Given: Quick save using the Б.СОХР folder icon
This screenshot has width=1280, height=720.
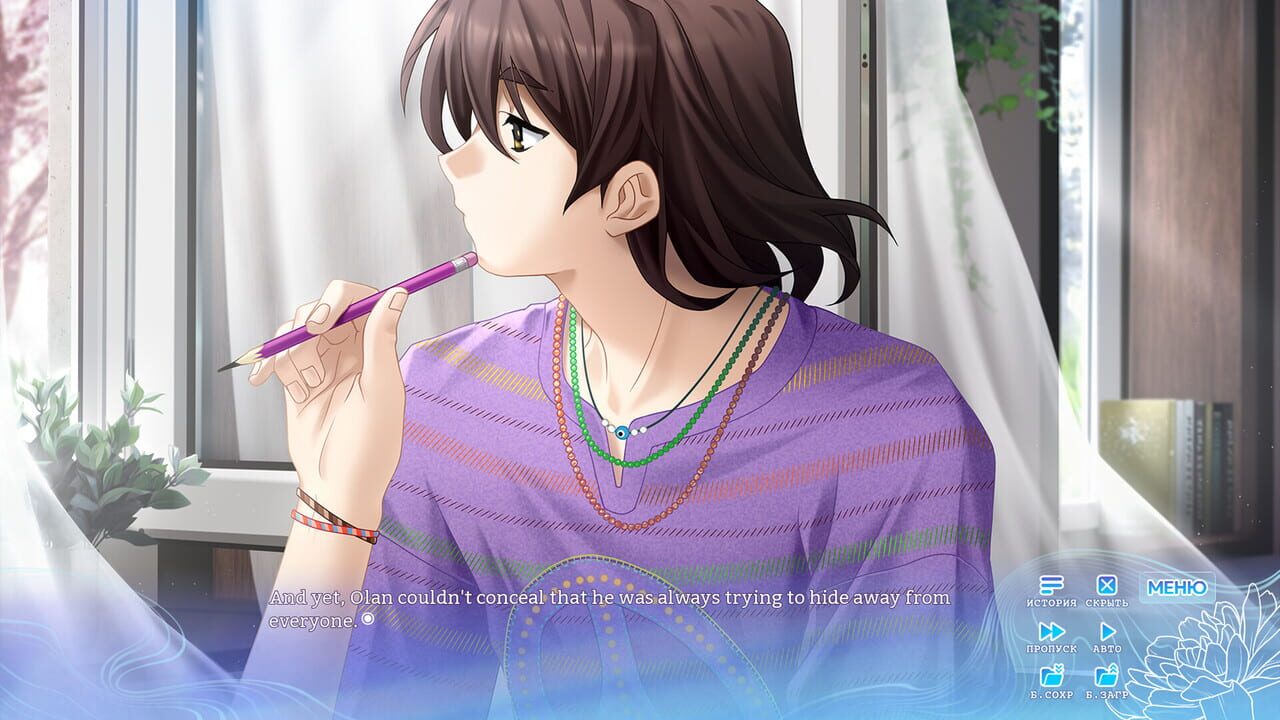Looking at the screenshot, I should click(x=1051, y=675).
